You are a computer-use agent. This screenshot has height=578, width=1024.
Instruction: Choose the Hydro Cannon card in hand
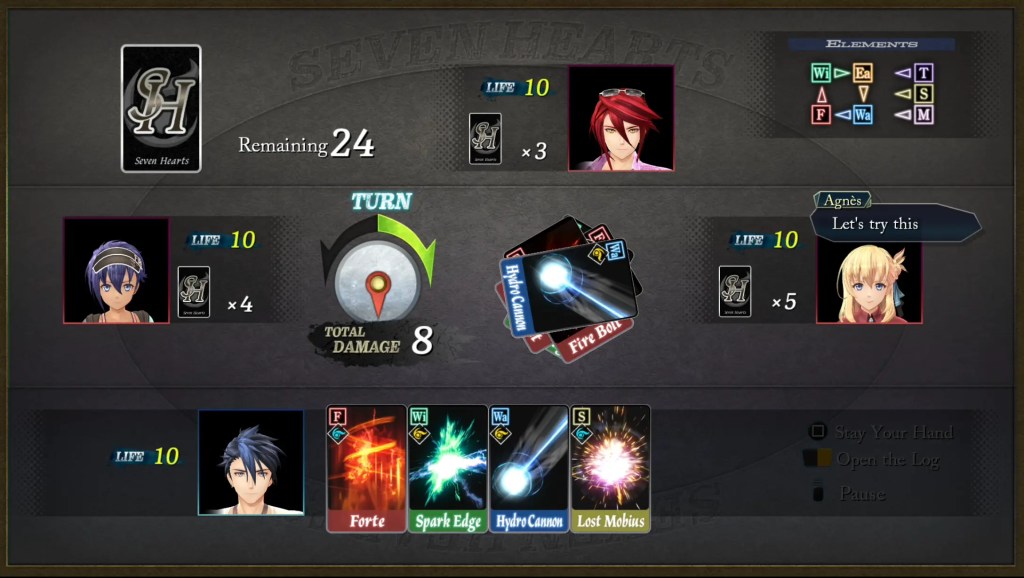point(528,468)
